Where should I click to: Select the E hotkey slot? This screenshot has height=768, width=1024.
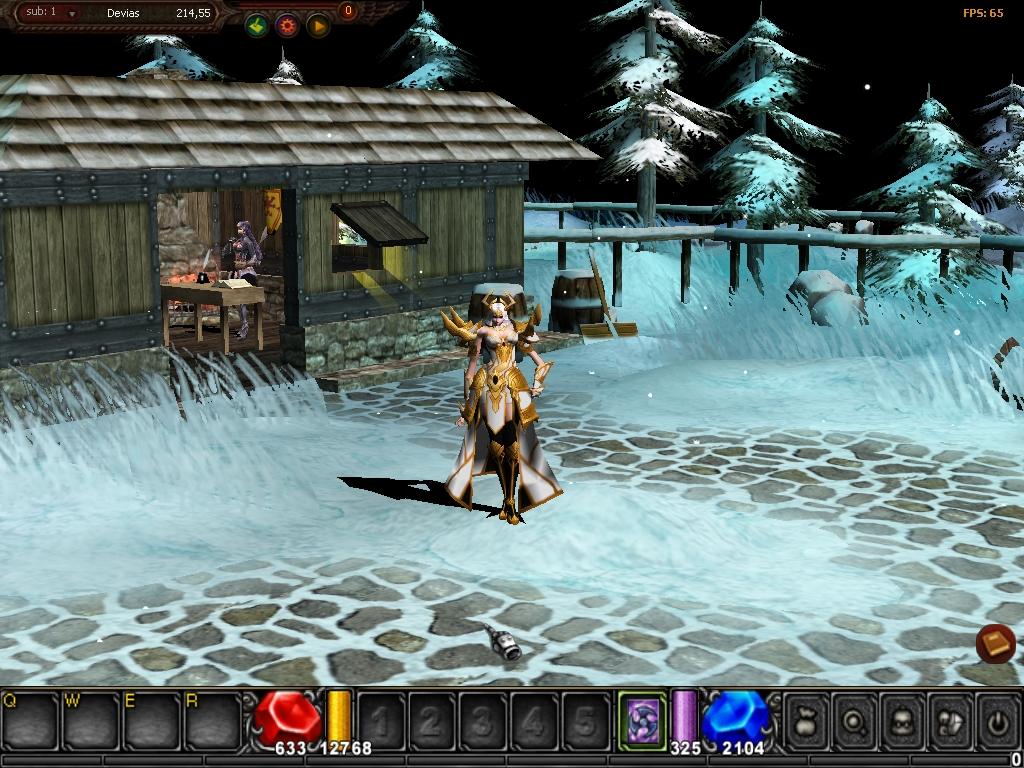(x=152, y=719)
